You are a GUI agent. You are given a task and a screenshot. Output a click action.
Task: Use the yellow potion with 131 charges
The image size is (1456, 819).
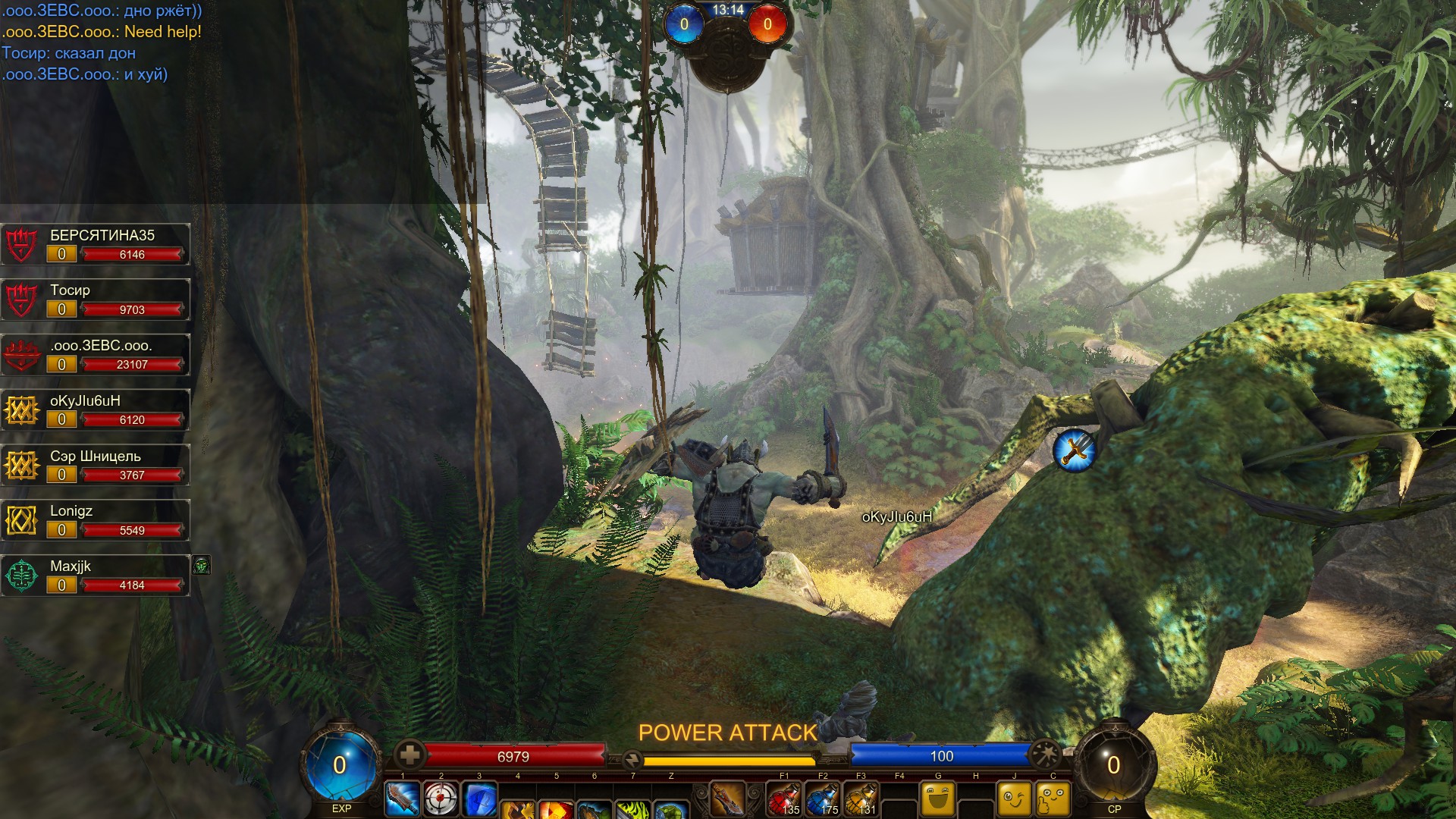click(x=861, y=800)
